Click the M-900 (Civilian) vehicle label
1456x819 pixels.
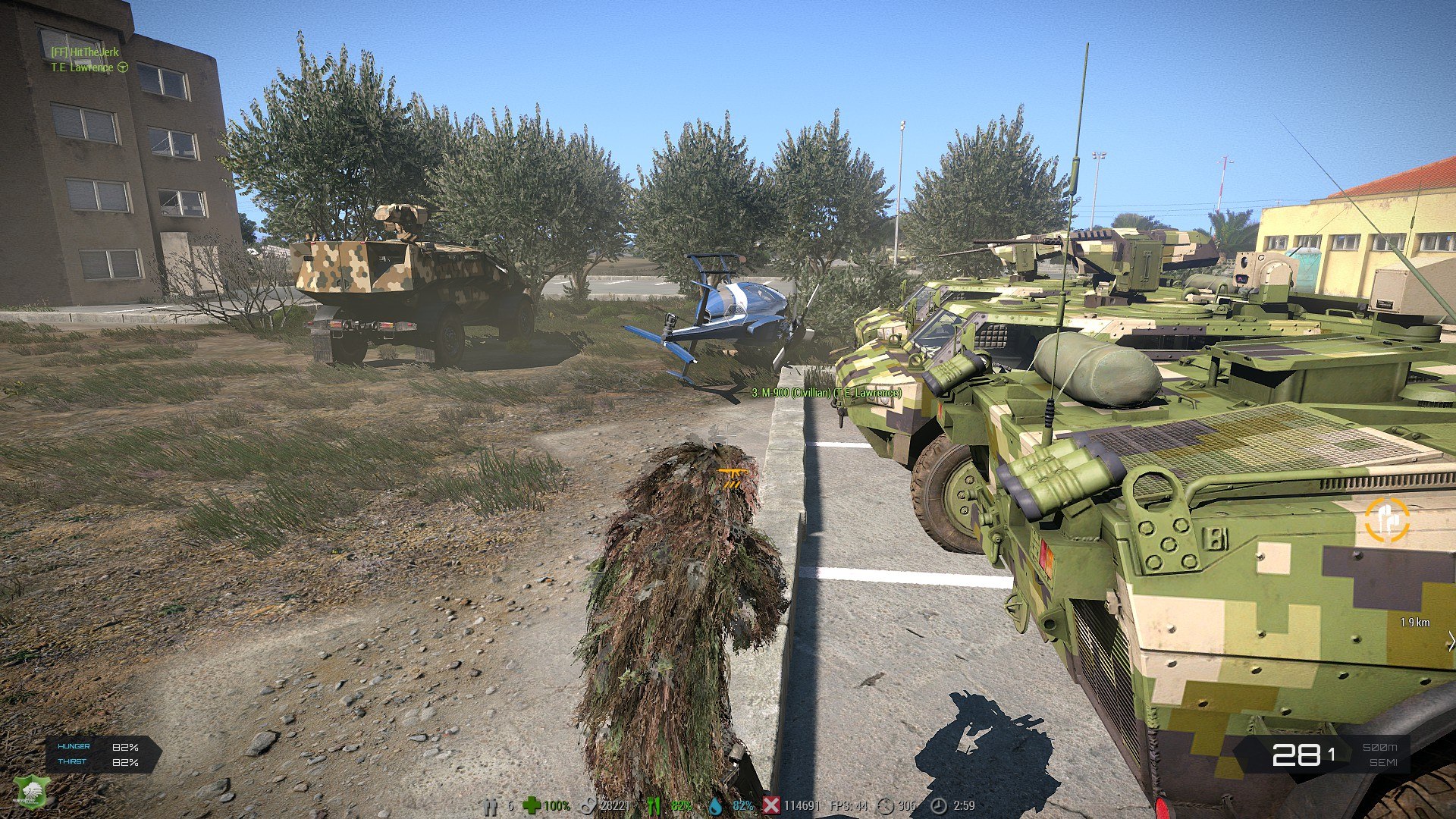[826, 393]
